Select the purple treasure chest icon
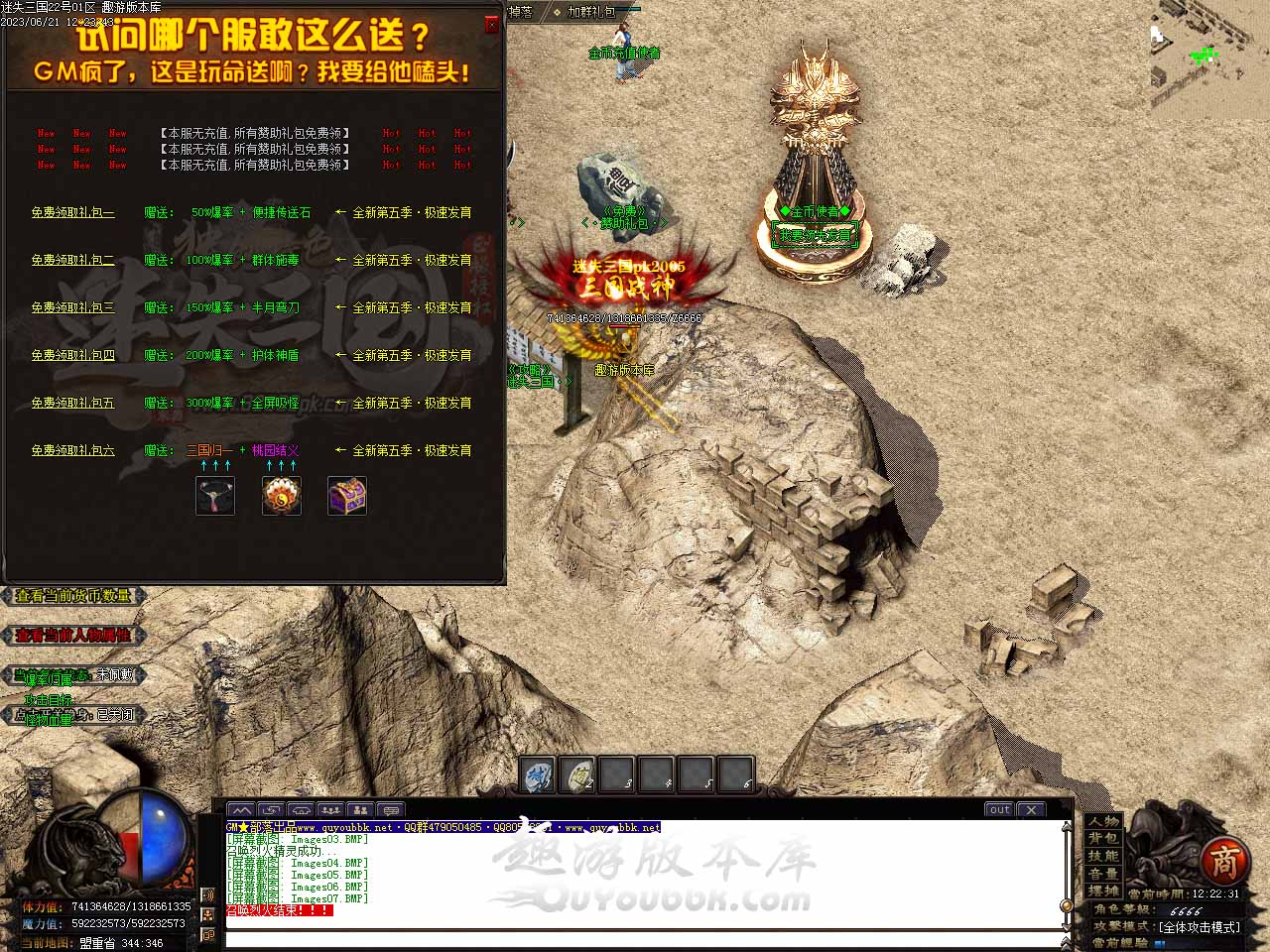This screenshot has height=952, width=1270. coord(347,496)
